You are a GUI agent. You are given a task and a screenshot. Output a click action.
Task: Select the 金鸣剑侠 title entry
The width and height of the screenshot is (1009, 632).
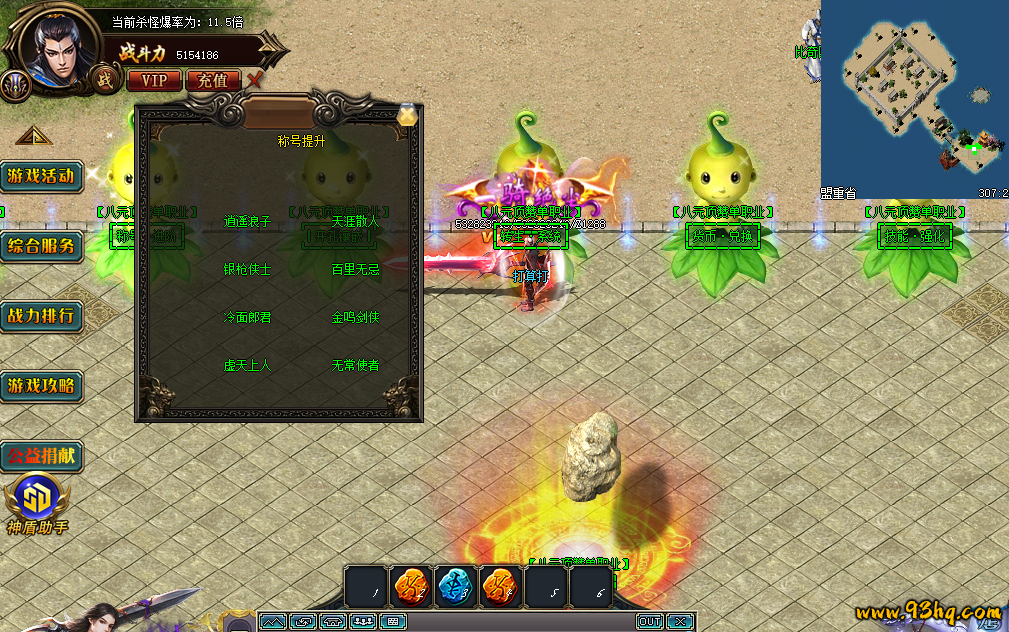[x=355, y=318]
